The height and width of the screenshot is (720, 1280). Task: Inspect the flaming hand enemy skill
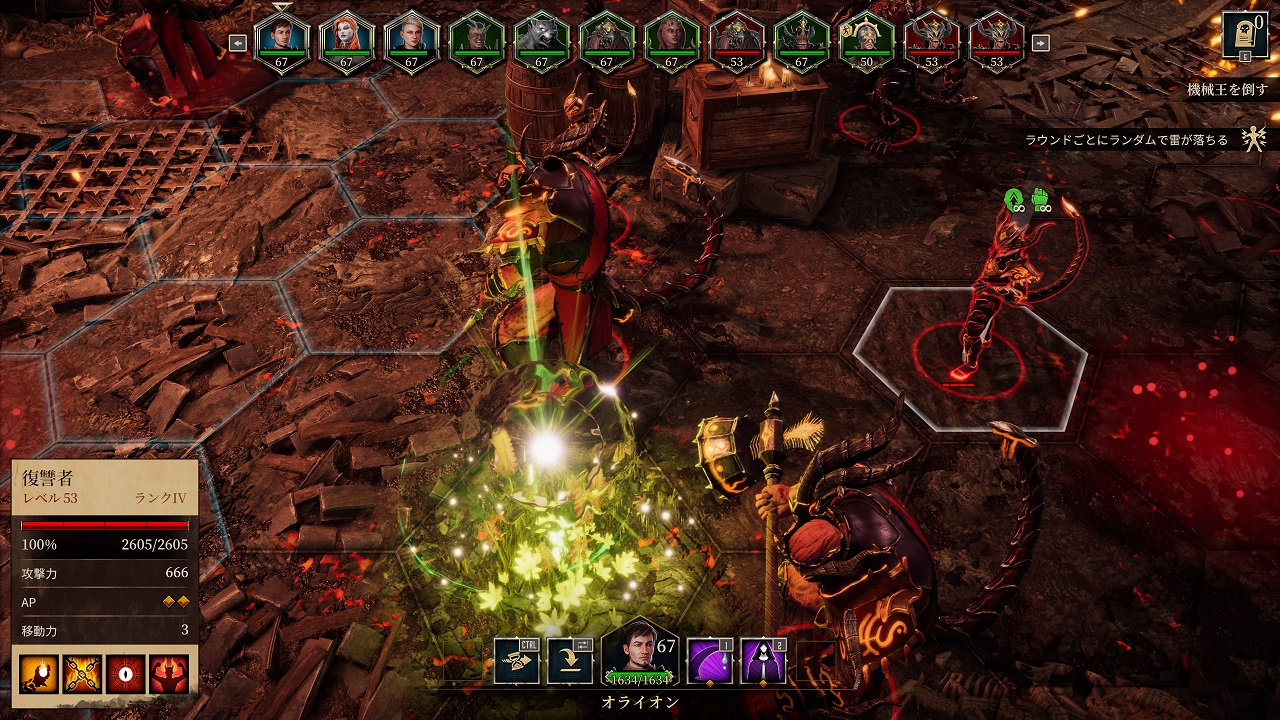tap(38, 675)
